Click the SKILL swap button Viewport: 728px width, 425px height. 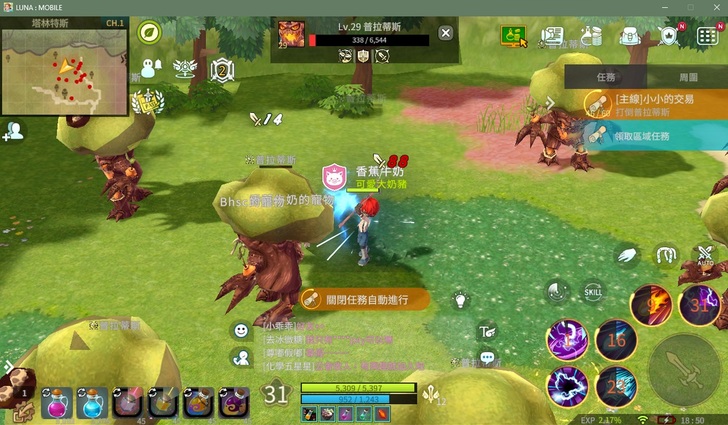point(592,291)
